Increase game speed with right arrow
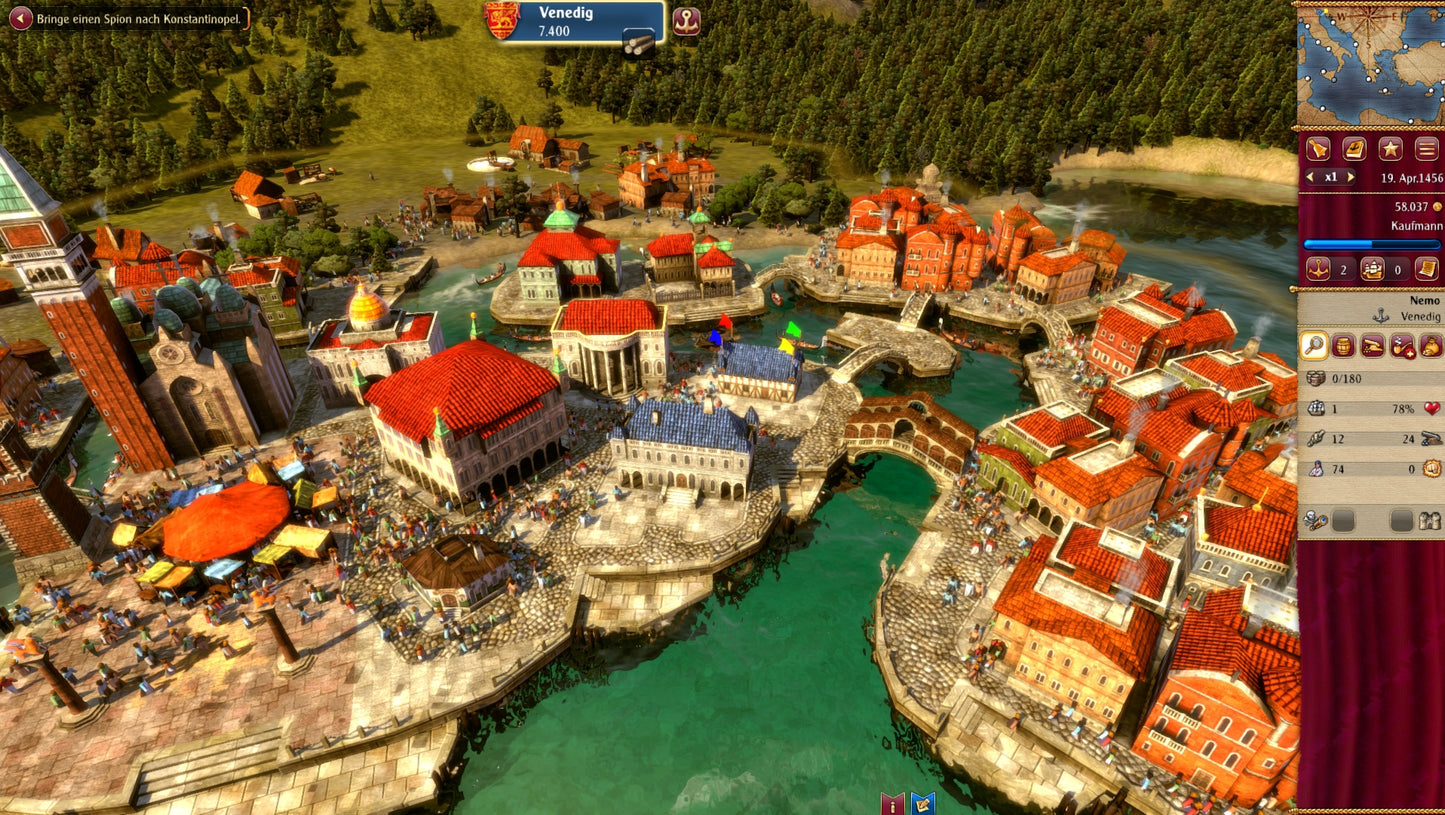 click(1351, 177)
